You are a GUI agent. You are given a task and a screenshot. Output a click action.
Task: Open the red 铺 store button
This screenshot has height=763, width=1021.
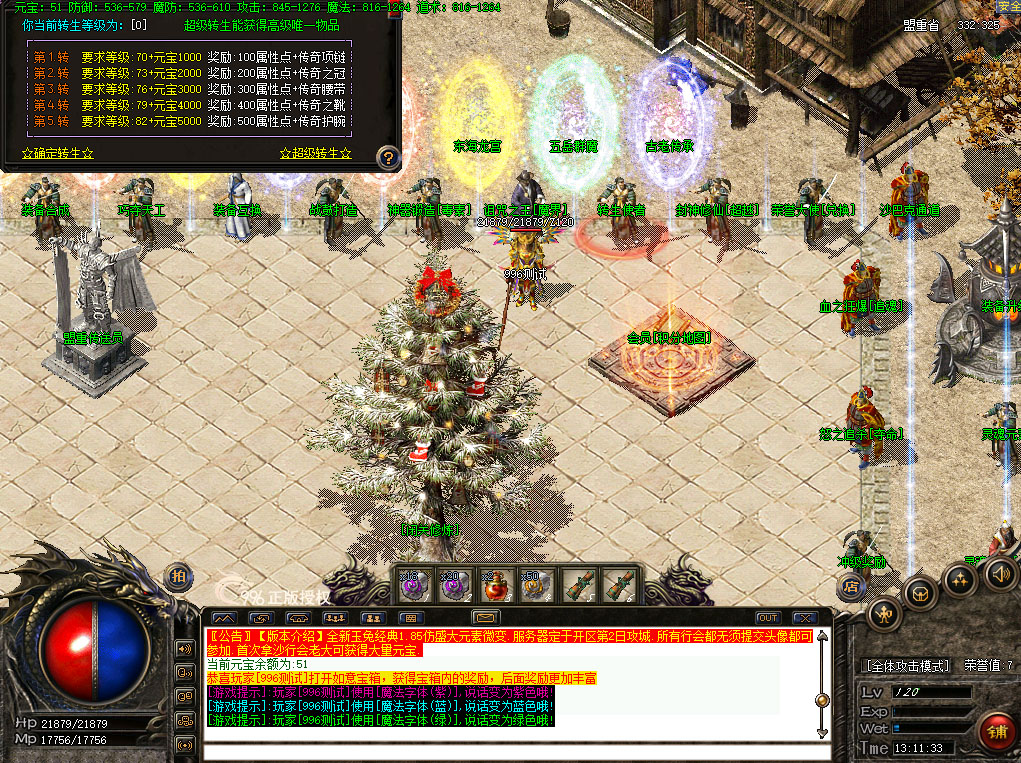tap(996, 730)
